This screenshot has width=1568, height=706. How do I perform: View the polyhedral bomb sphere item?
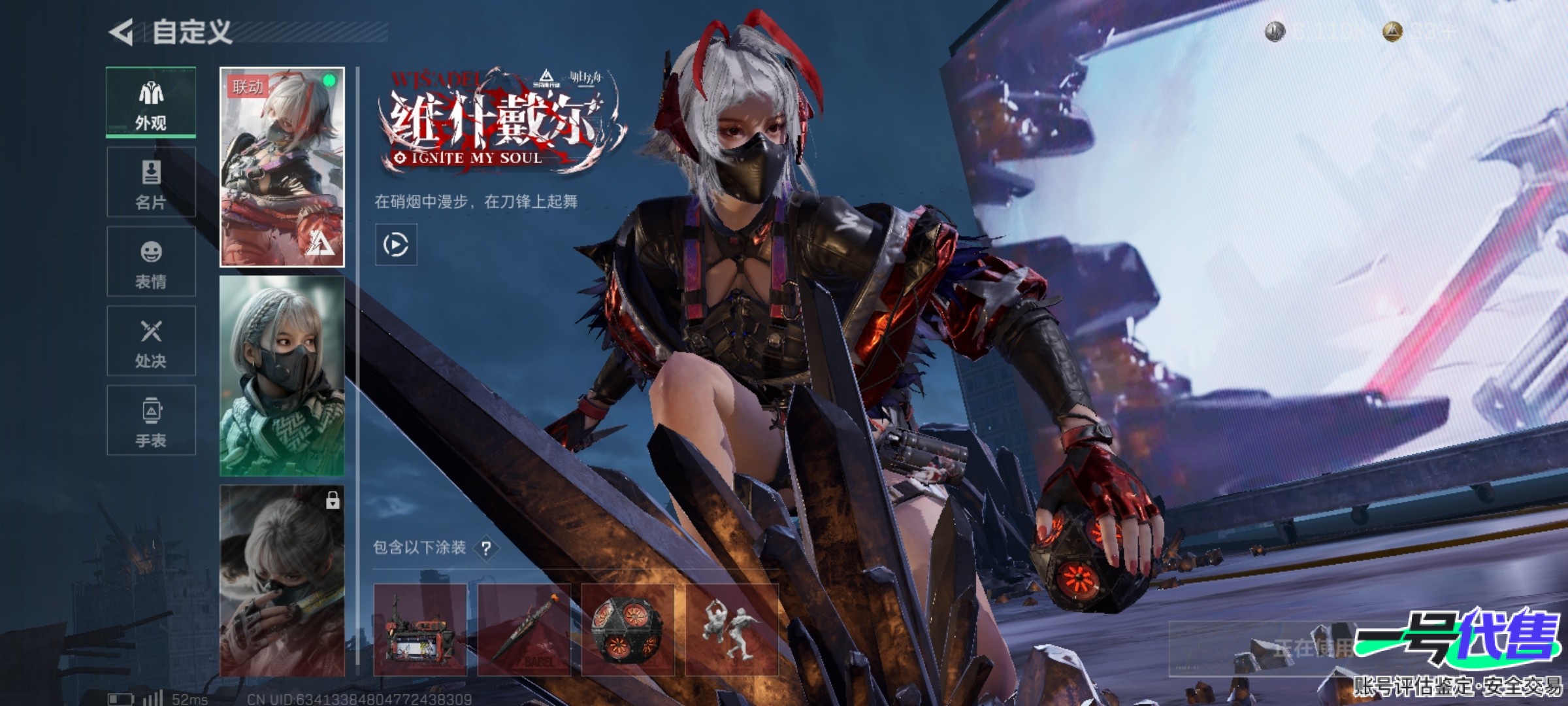[x=627, y=630]
